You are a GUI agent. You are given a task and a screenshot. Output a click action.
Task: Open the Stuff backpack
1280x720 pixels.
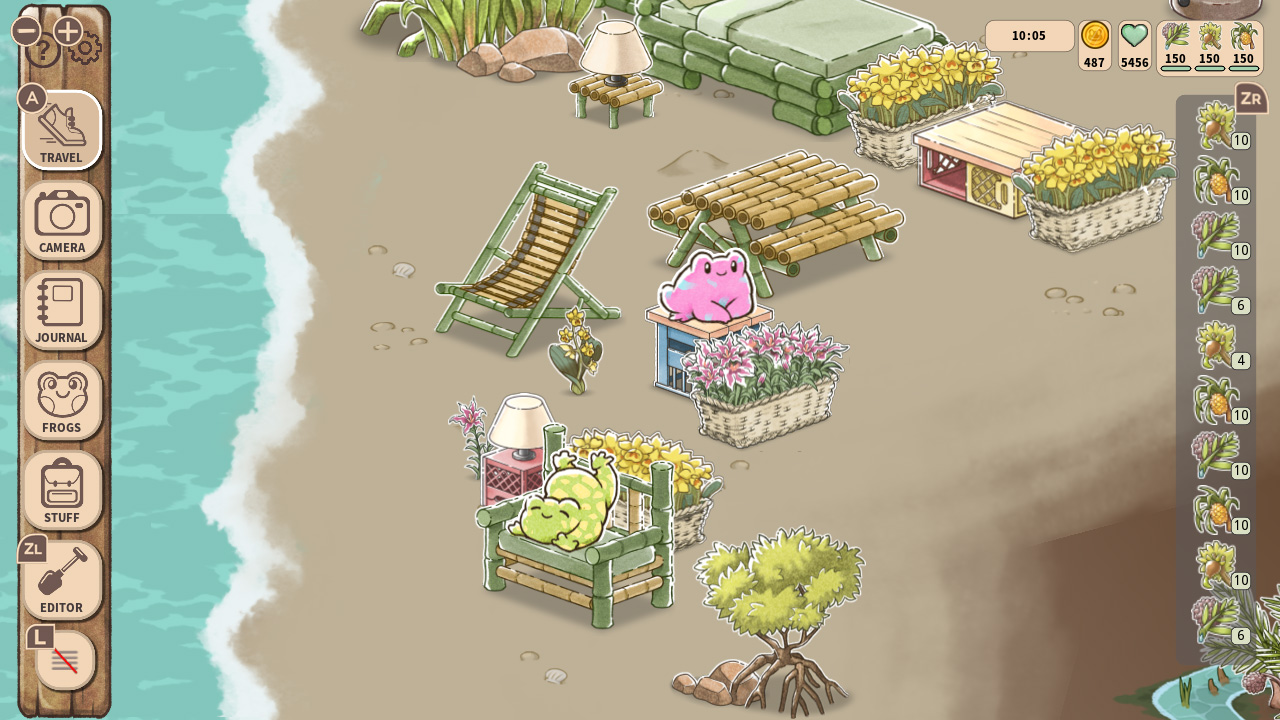(x=62, y=490)
